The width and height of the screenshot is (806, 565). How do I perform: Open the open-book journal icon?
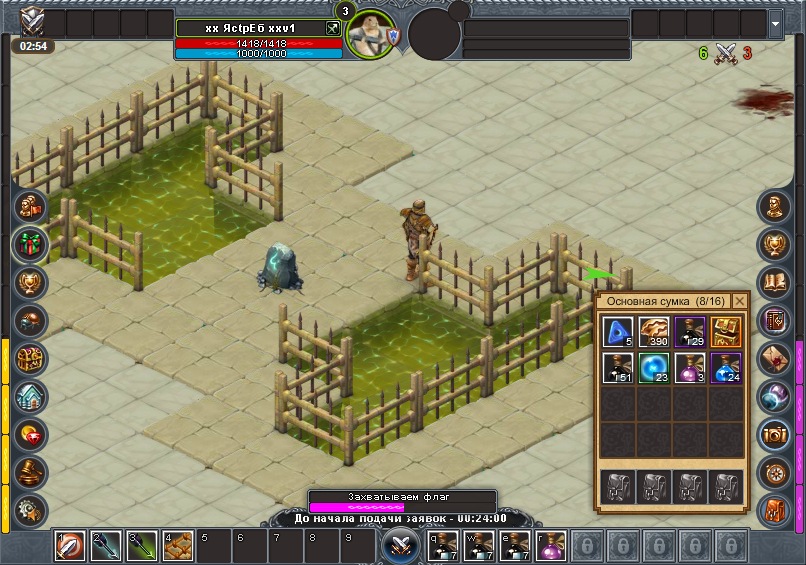click(775, 282)
